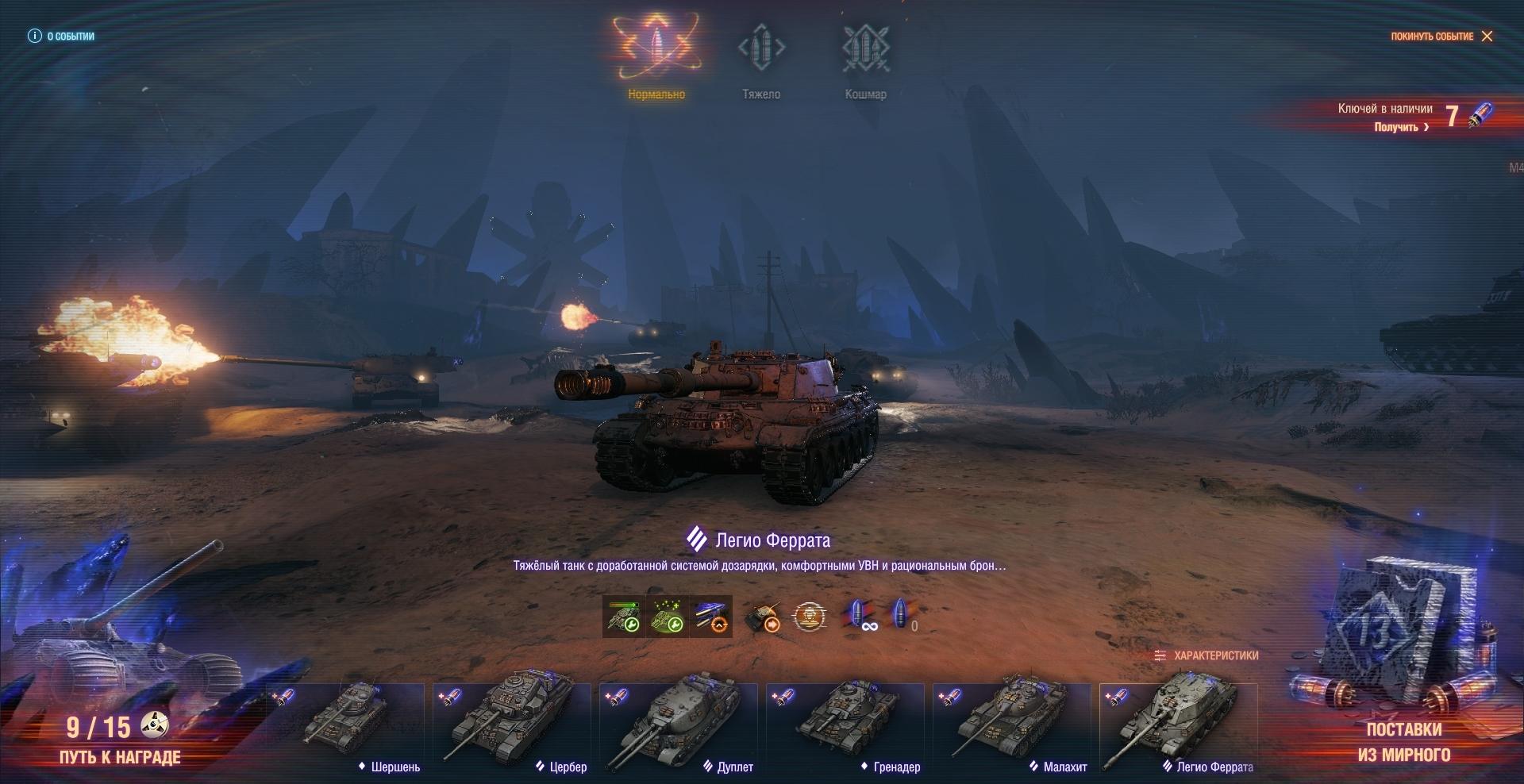Screen dimensions: 1524x784
Task: Open the "О событии" event info
Action: (x=61, y=37)
